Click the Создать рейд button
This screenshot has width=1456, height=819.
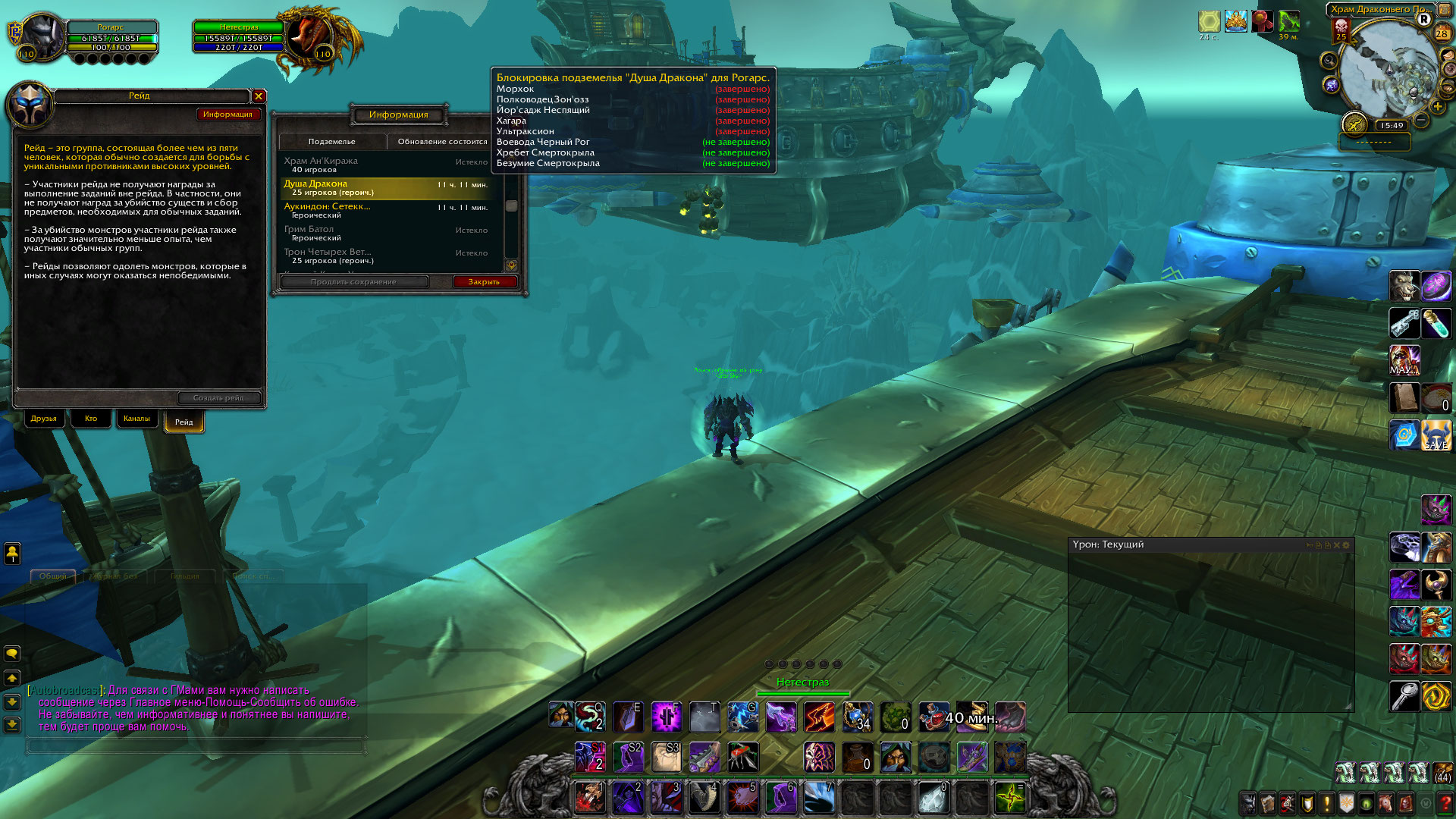tap(218, 398)
